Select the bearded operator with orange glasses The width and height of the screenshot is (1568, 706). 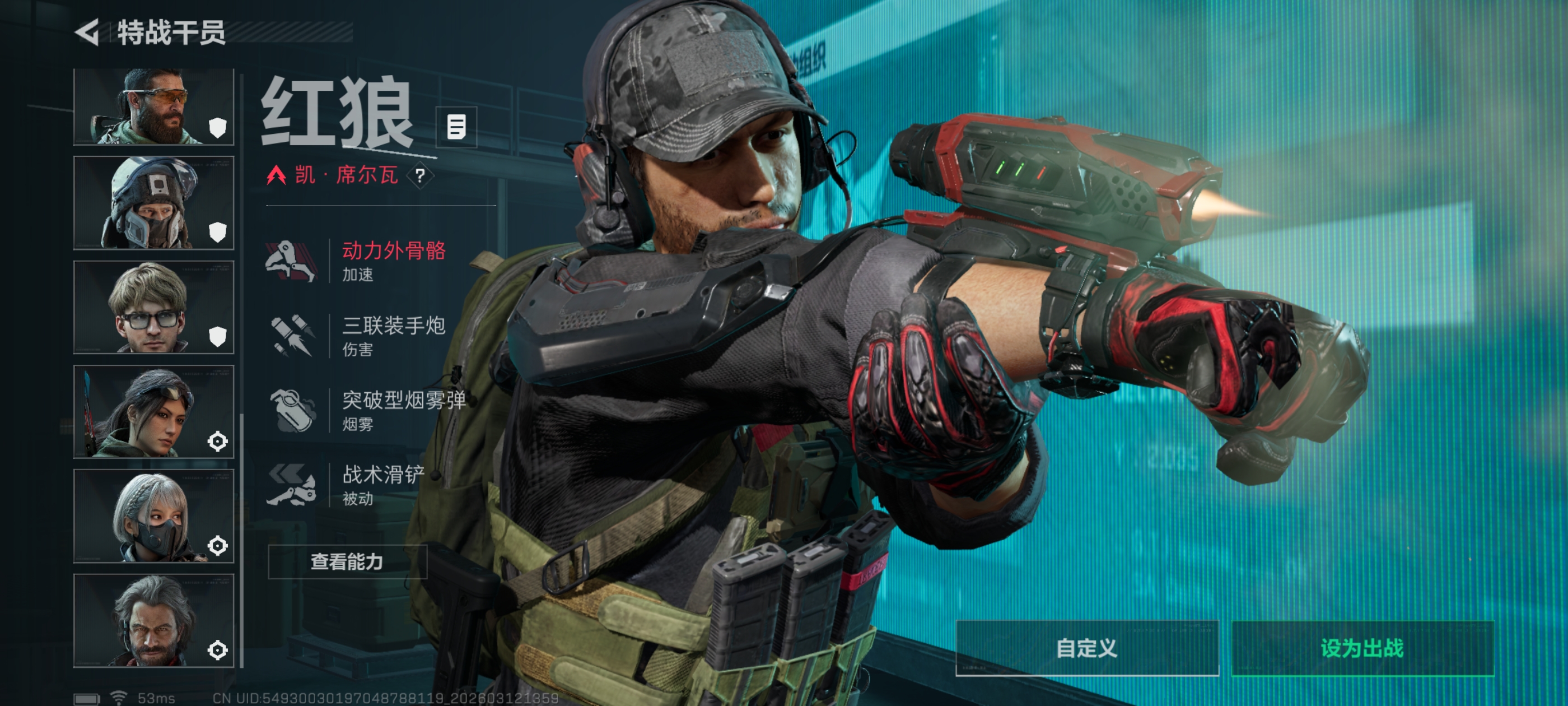(153, 107)
